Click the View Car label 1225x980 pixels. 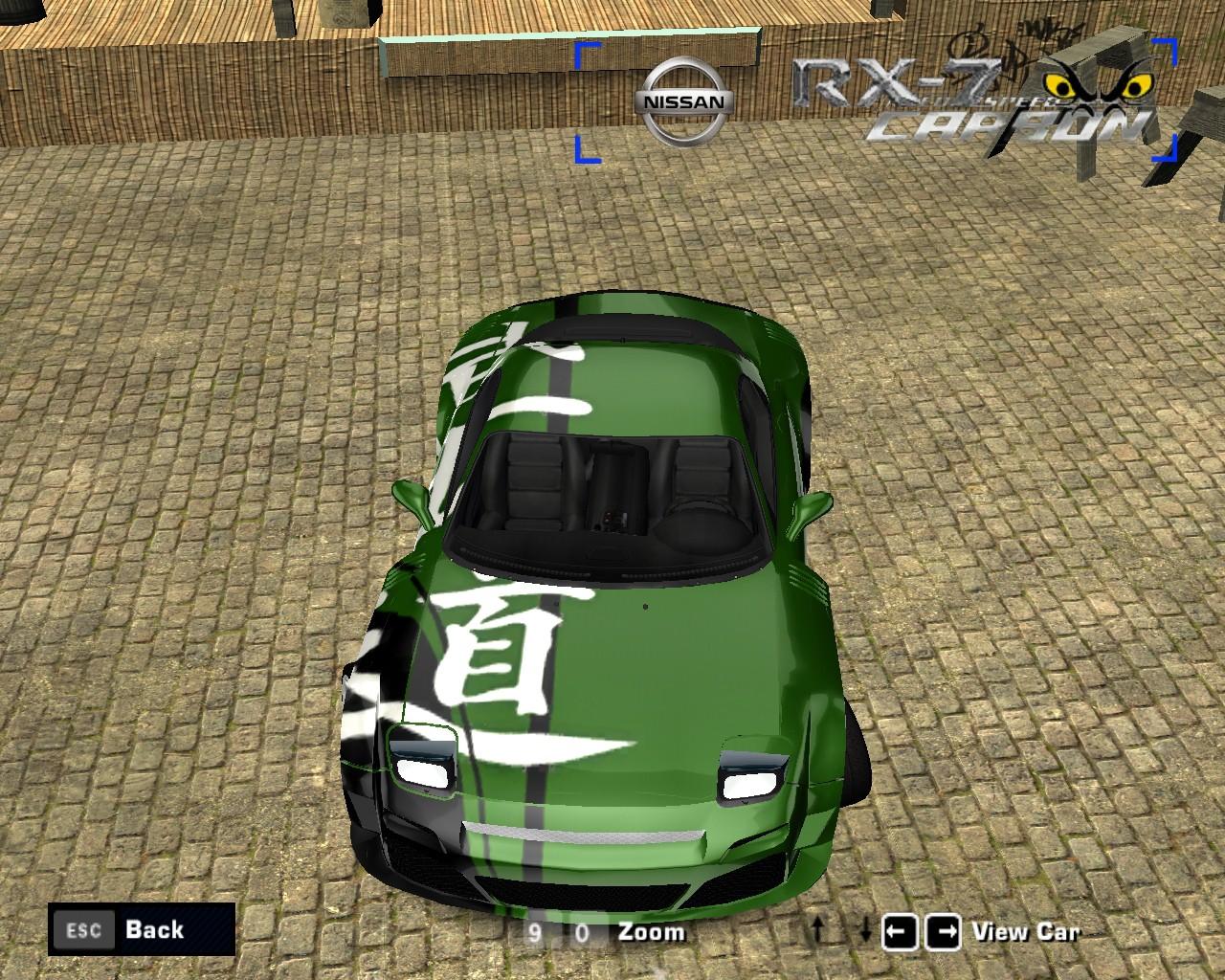pyautogui.click(x=1025, y=931)
